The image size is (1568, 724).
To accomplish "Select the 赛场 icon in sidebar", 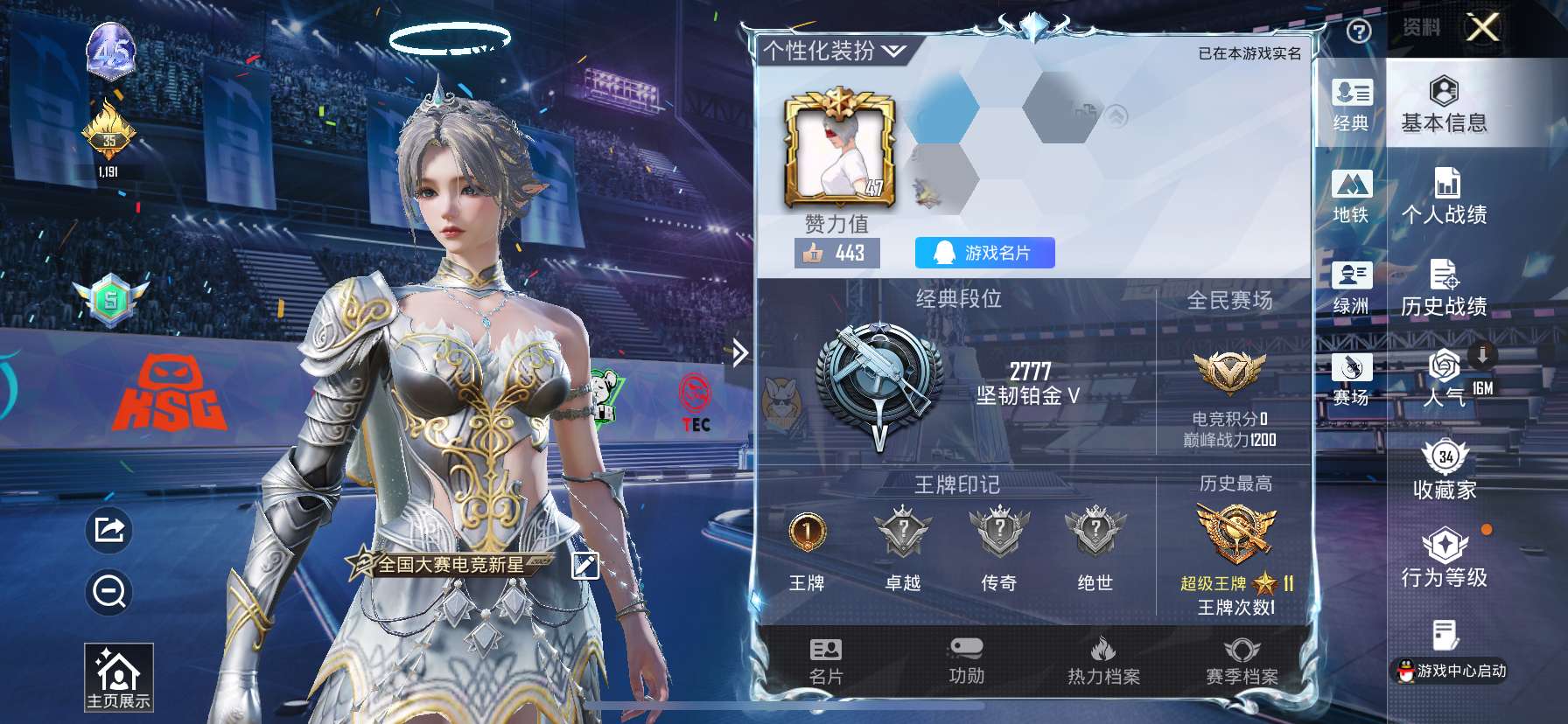I will (1352, 380).
